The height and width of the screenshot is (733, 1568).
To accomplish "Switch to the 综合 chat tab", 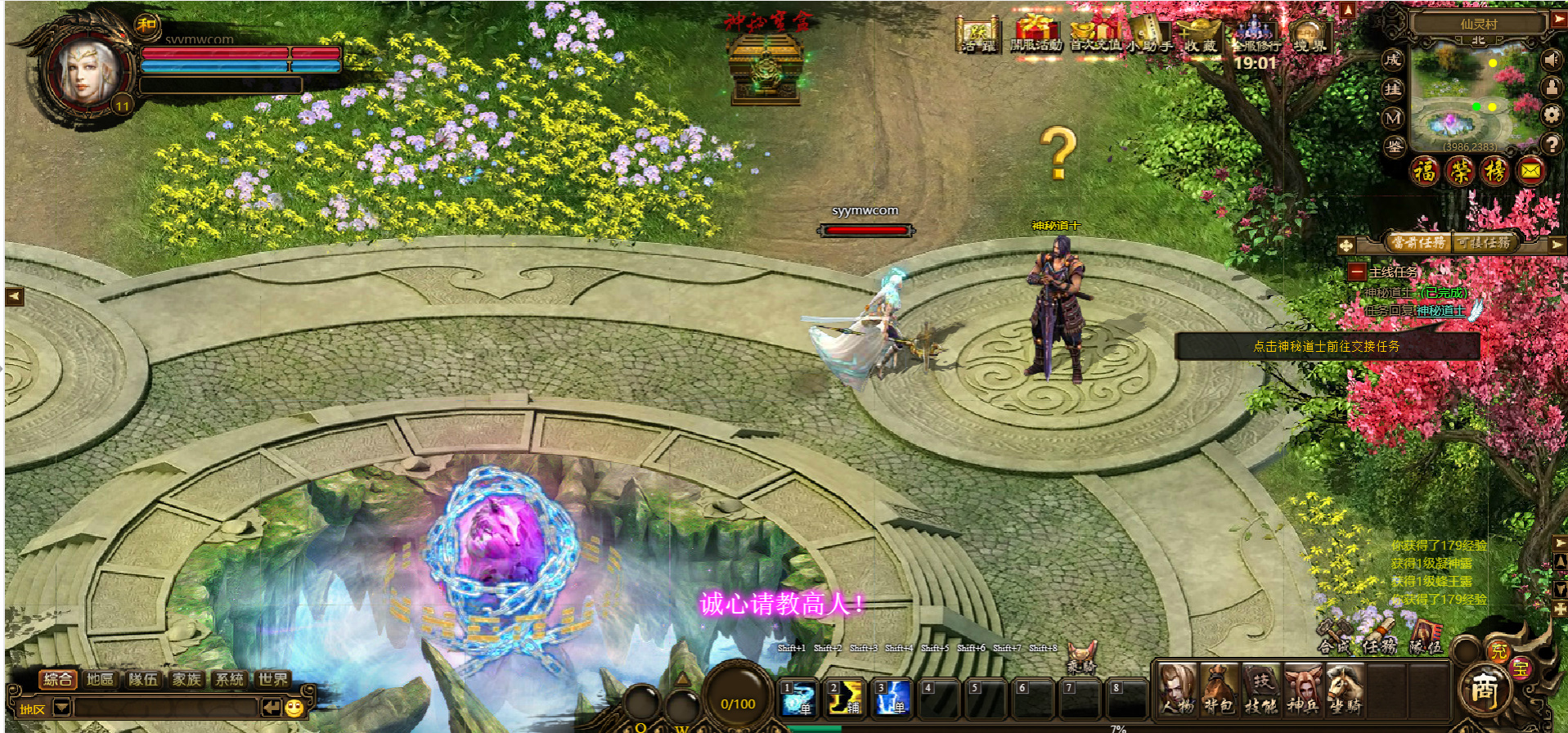I will (x=57, y=679).
